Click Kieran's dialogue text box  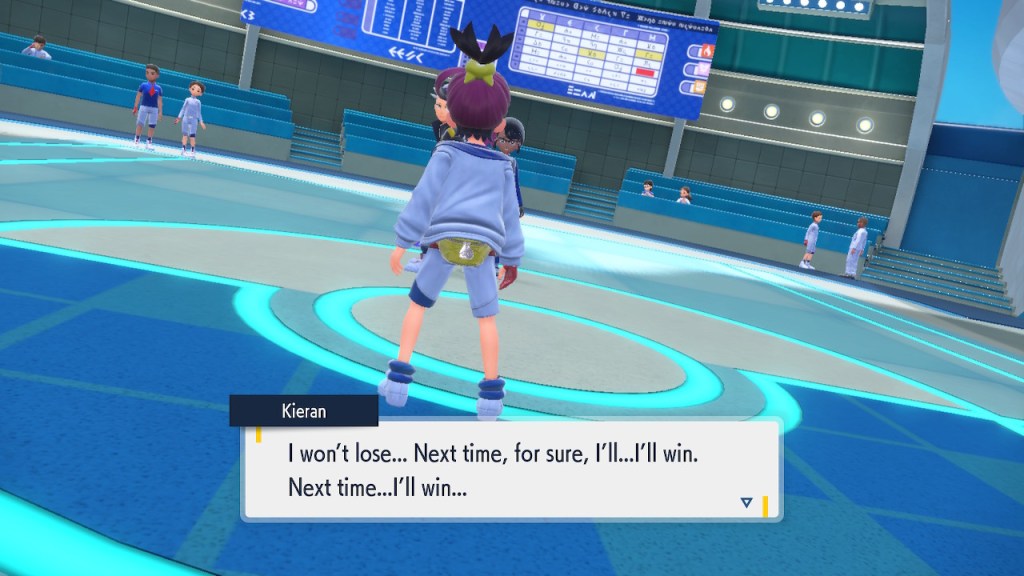510,470
